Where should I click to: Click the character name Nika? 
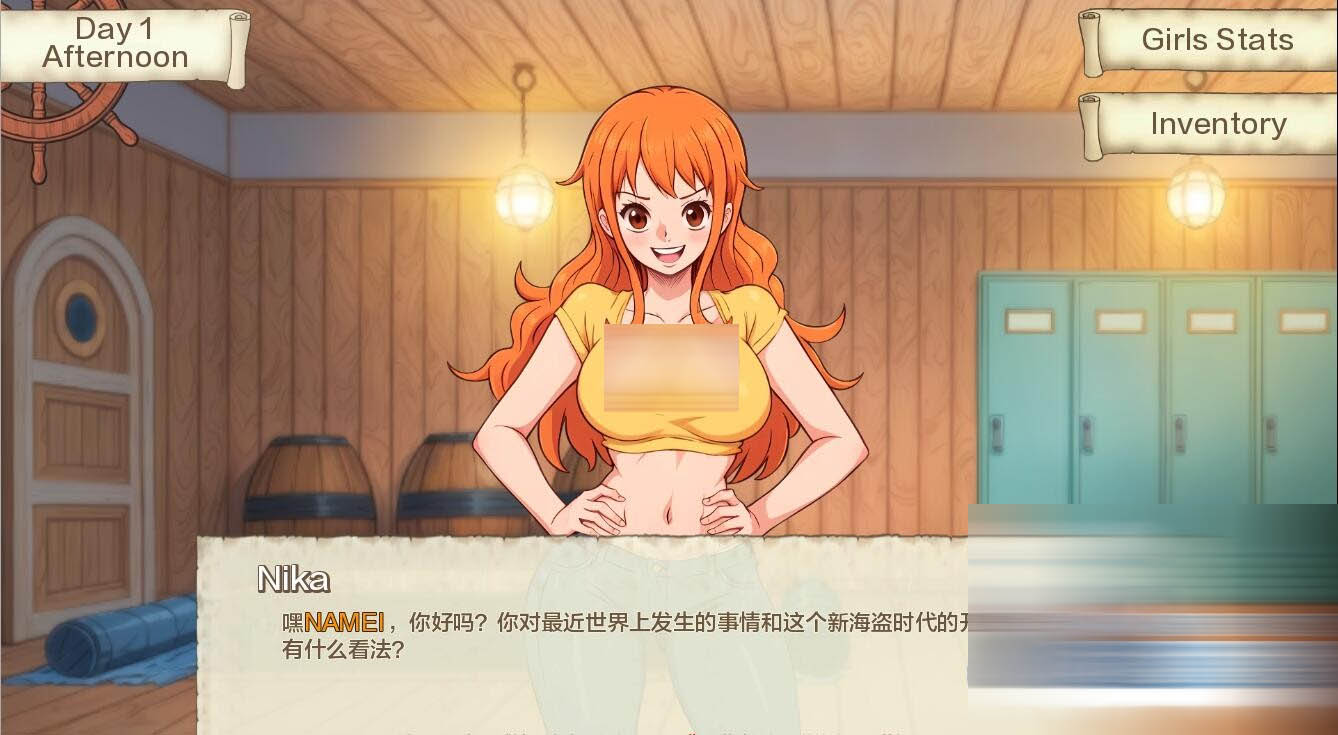click(293, 580)
